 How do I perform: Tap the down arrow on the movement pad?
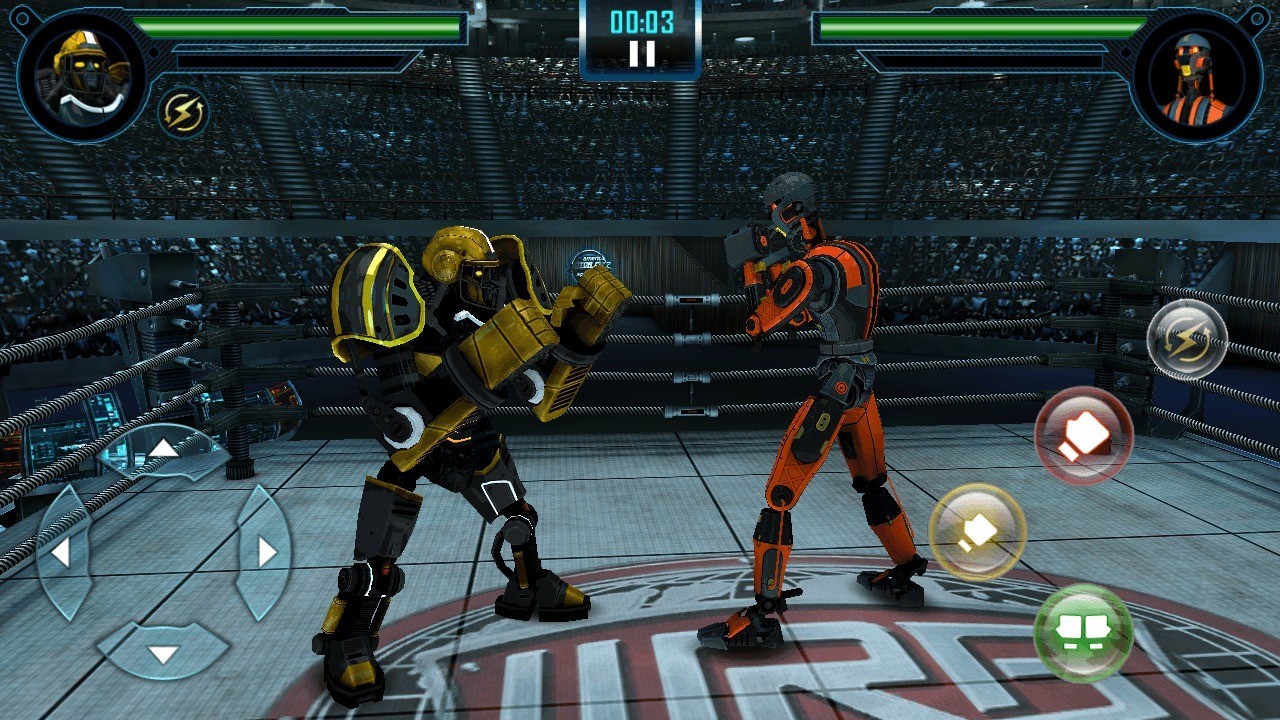163,653
